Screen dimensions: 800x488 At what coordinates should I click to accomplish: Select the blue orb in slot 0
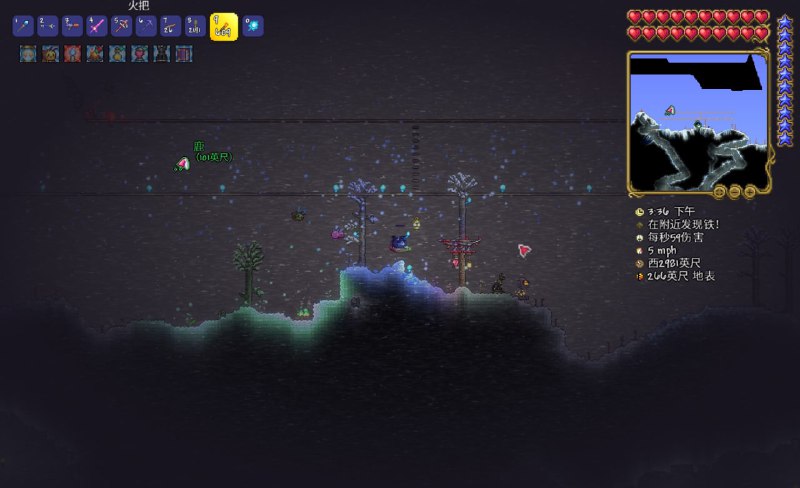pos(253,26)
